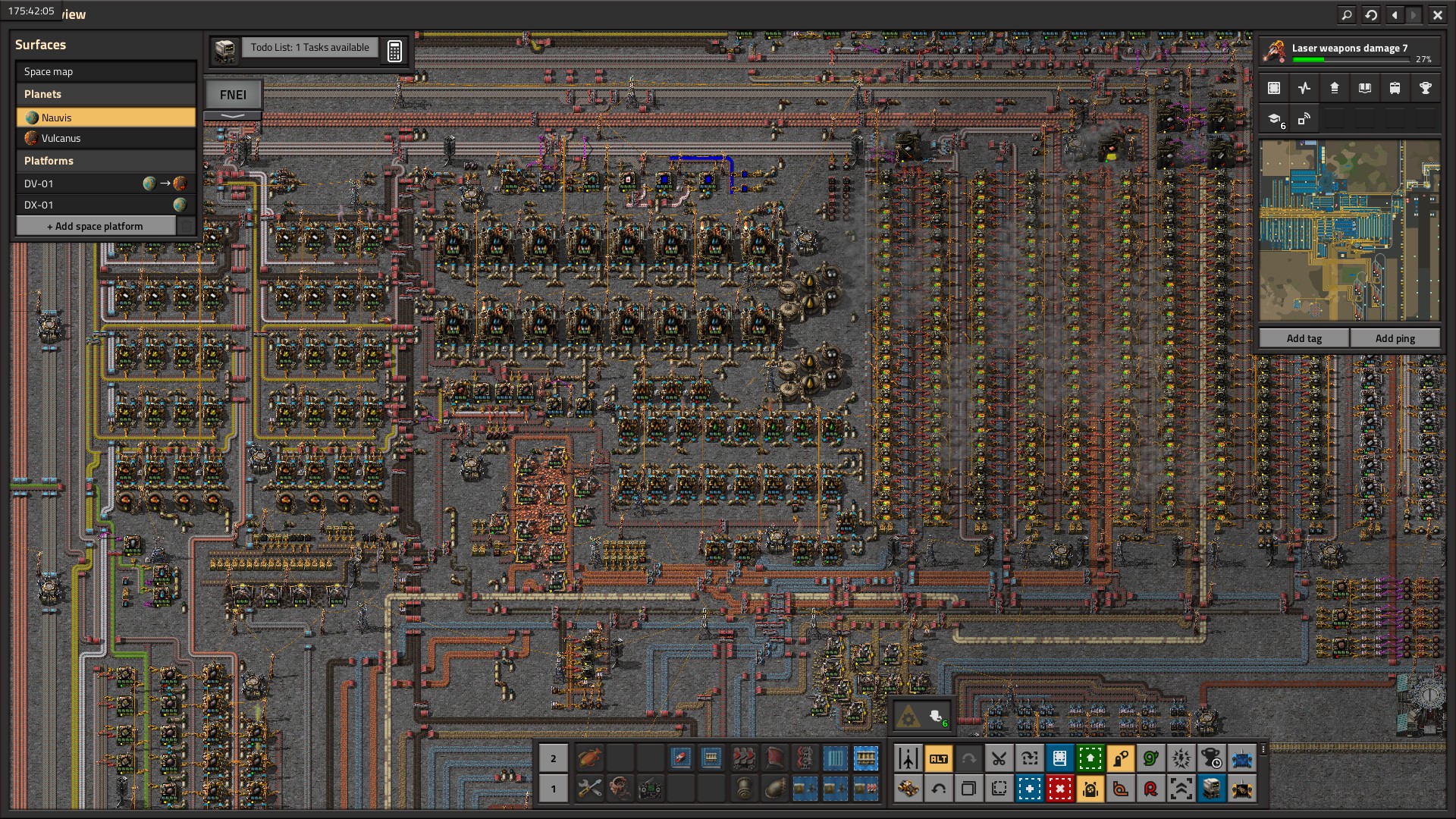Select the scissors cut tool

tap(999, 758)
